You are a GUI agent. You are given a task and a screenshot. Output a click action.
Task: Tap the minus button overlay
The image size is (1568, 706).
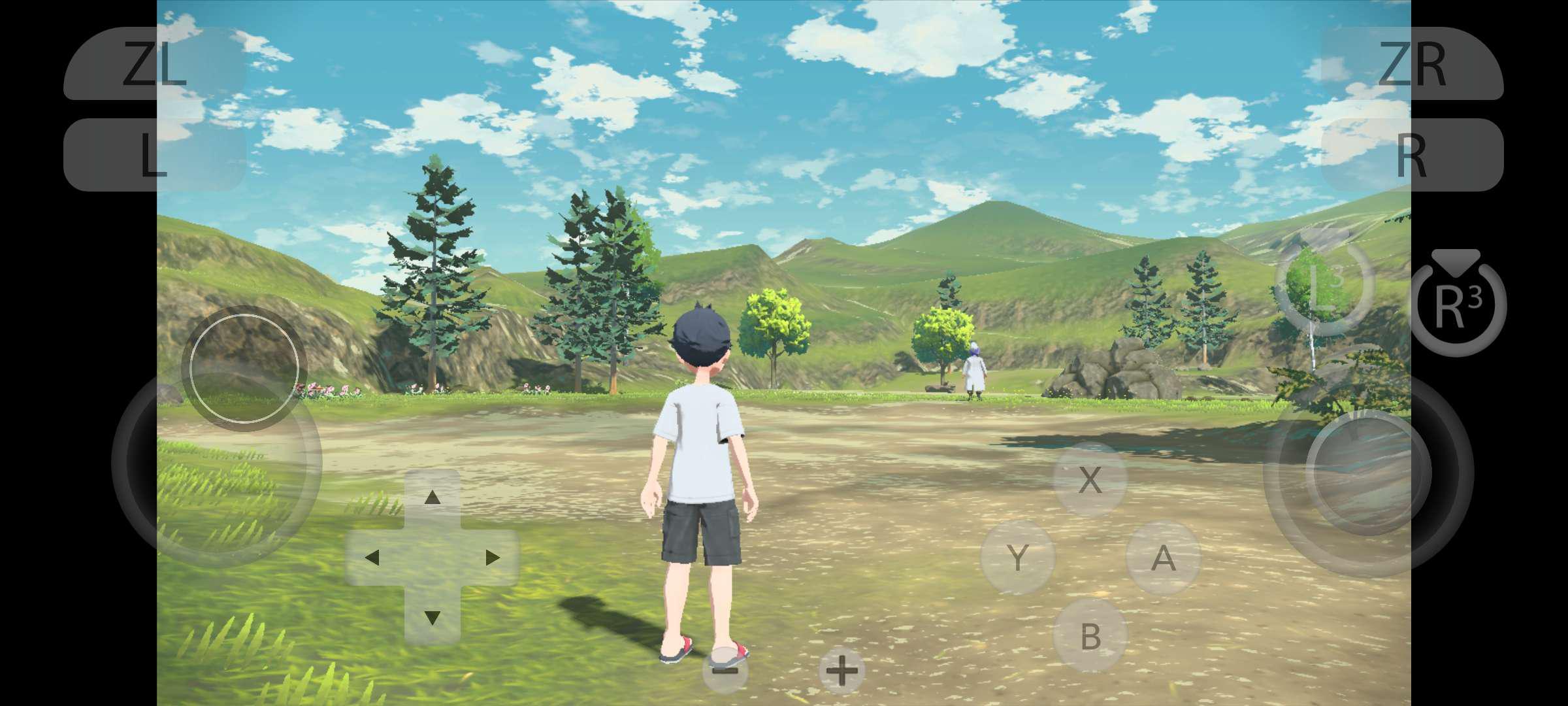point(725,670)
